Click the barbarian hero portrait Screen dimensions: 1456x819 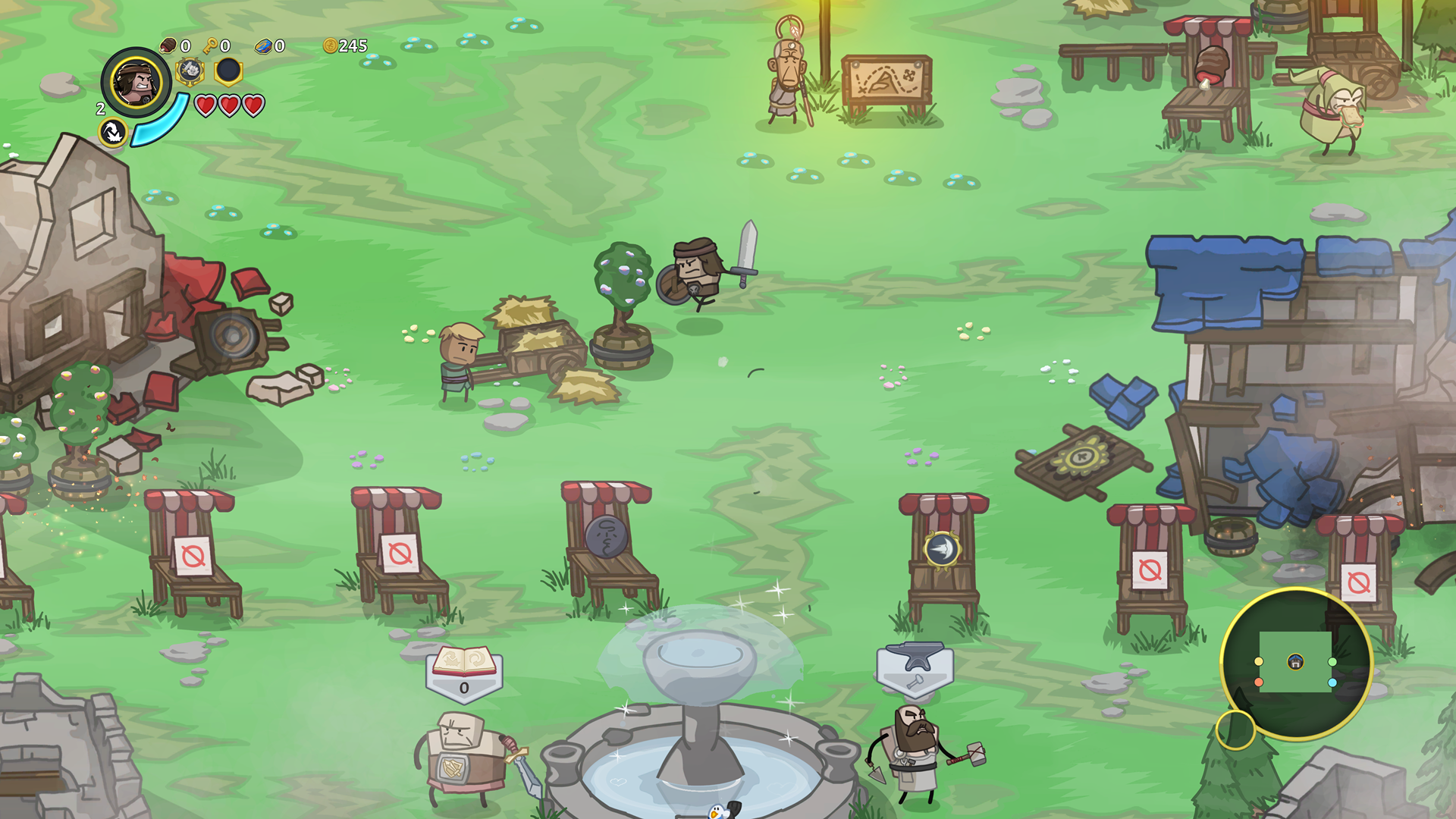(x=136, y=82)
